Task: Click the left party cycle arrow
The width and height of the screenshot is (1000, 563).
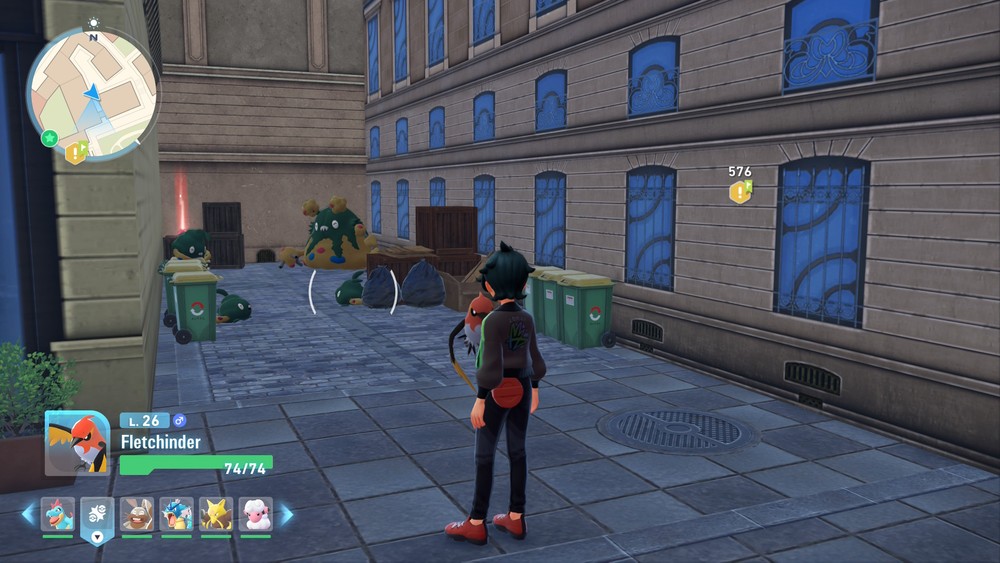Action: coord(28,515)
